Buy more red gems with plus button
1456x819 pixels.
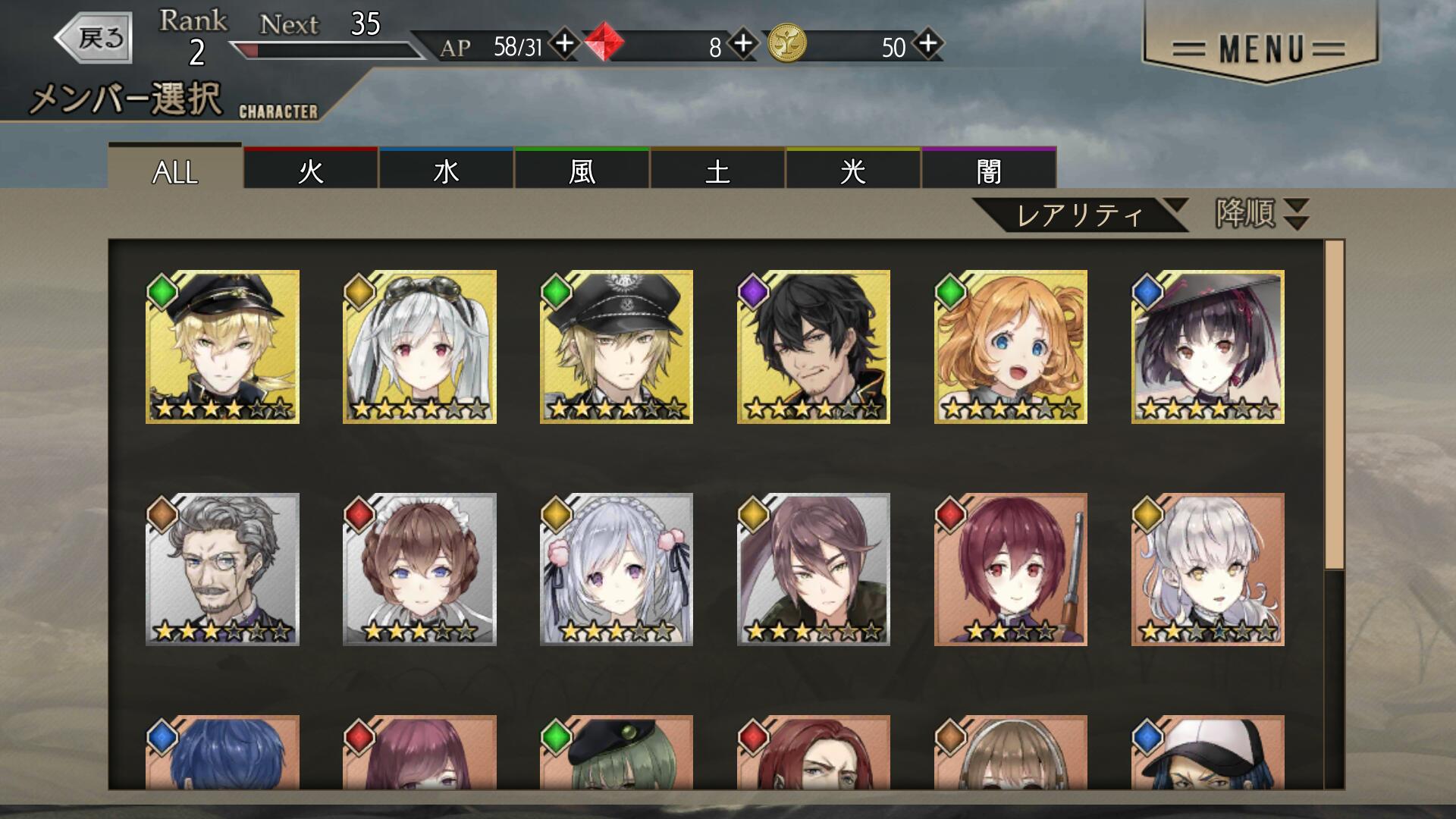pos(743,43)
